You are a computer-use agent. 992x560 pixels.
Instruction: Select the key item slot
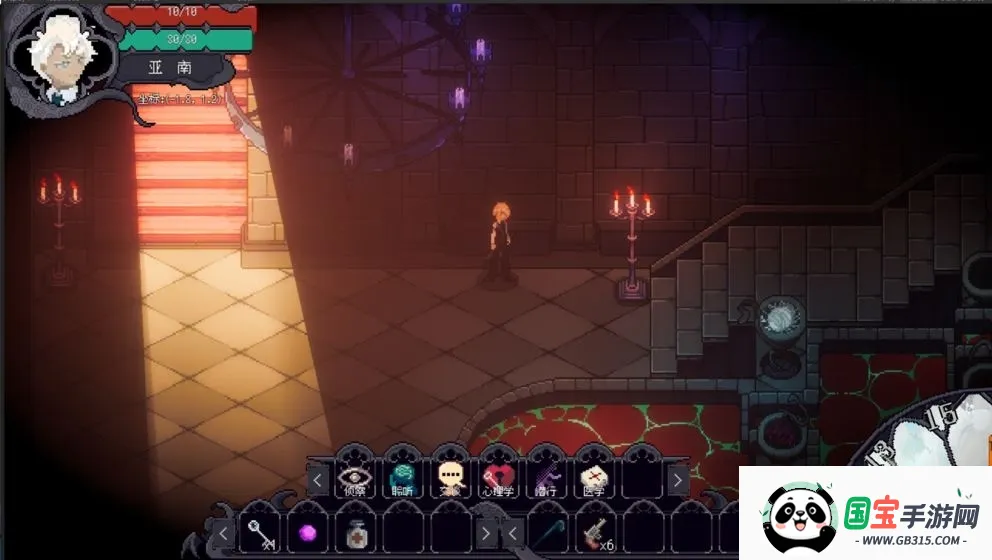tap(260, 534)
